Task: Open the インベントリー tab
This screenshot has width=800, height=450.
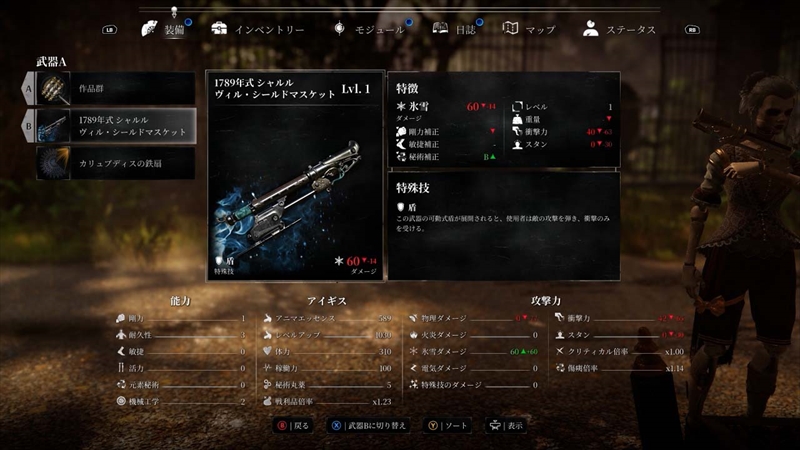Action: pyautogui.click(x=258, y=29)
